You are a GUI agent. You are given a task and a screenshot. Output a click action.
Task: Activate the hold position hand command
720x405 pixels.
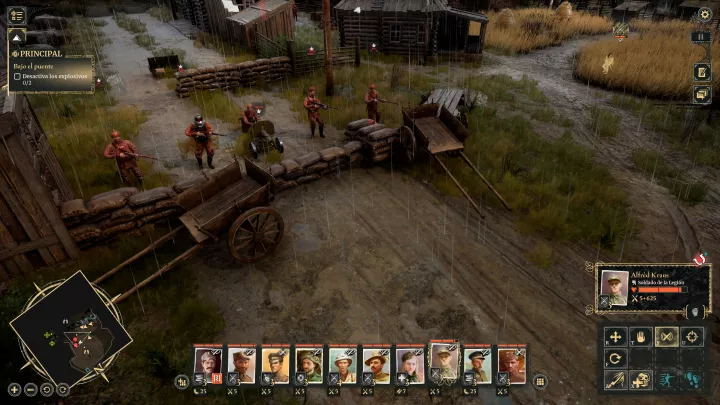click(641, 337)
